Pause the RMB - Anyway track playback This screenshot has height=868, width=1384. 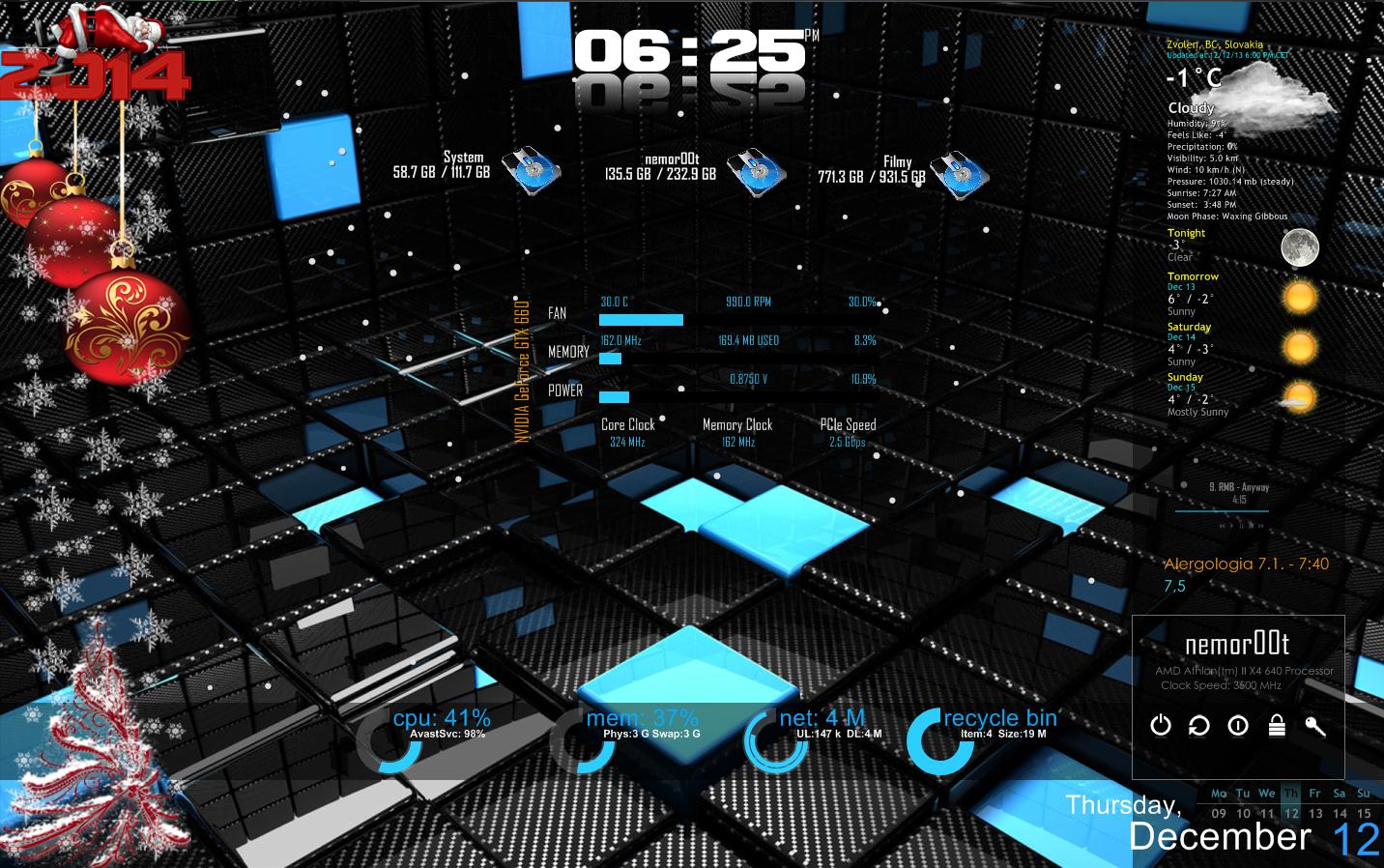click(x=1240, y=526)
